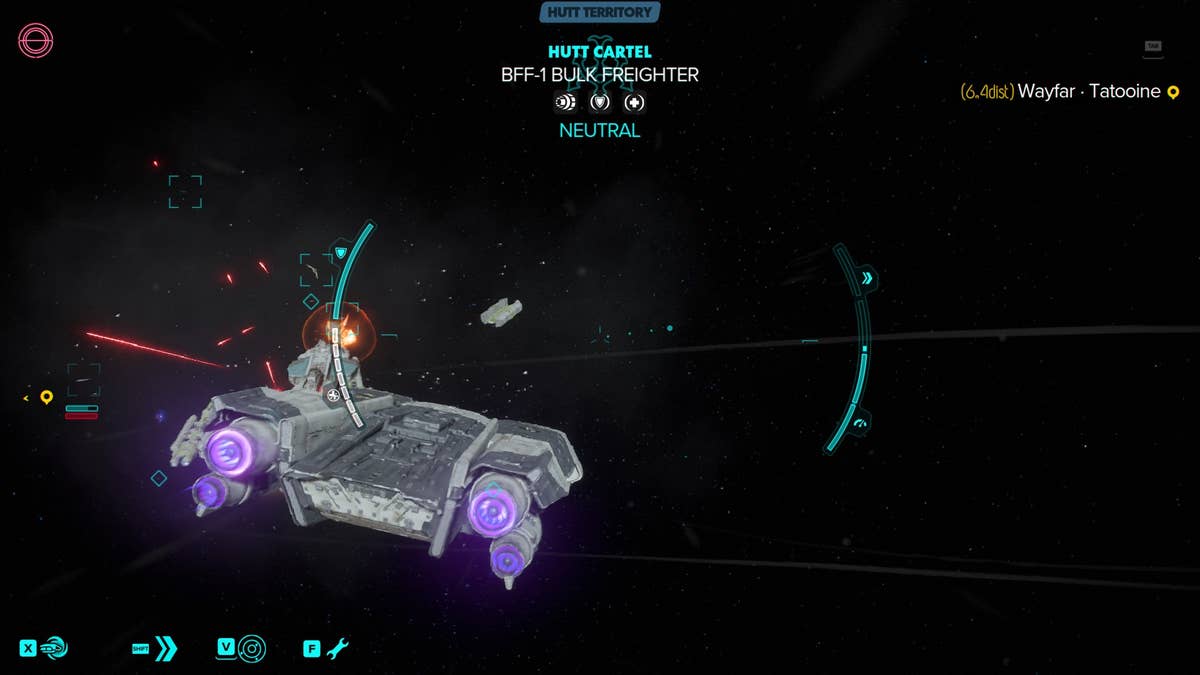1200x675 pixels.
Task: Click the pink ring wanted-status icon
Action: point(36,41)
